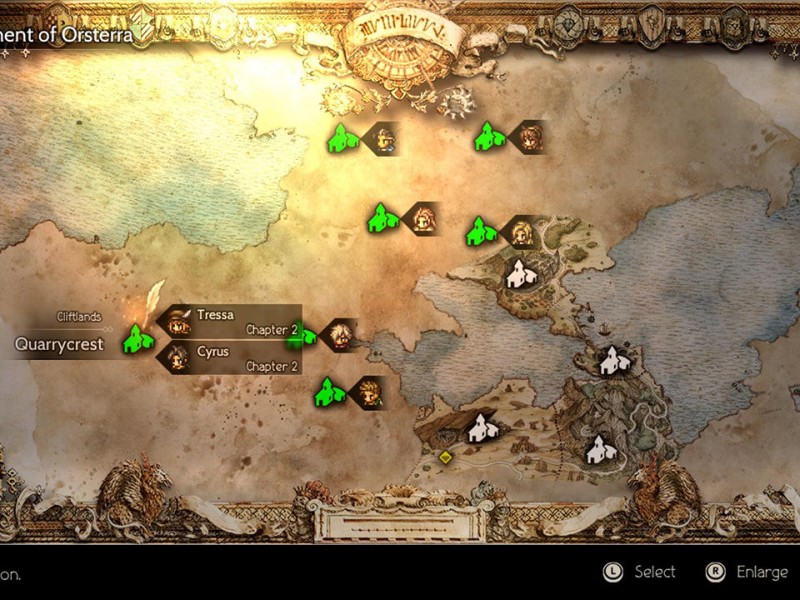This screenshot has height=600, width=800.
Task: Select the white-haired character's portrait marker
Action: (339, 336)
